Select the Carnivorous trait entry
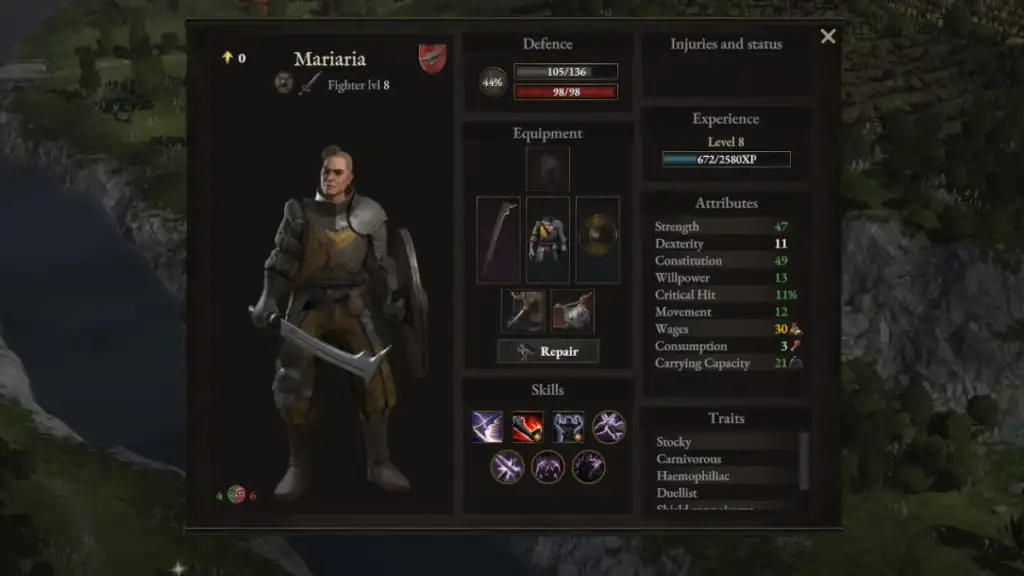Viewport: 1024px width, 576px height. coord(689,459)
